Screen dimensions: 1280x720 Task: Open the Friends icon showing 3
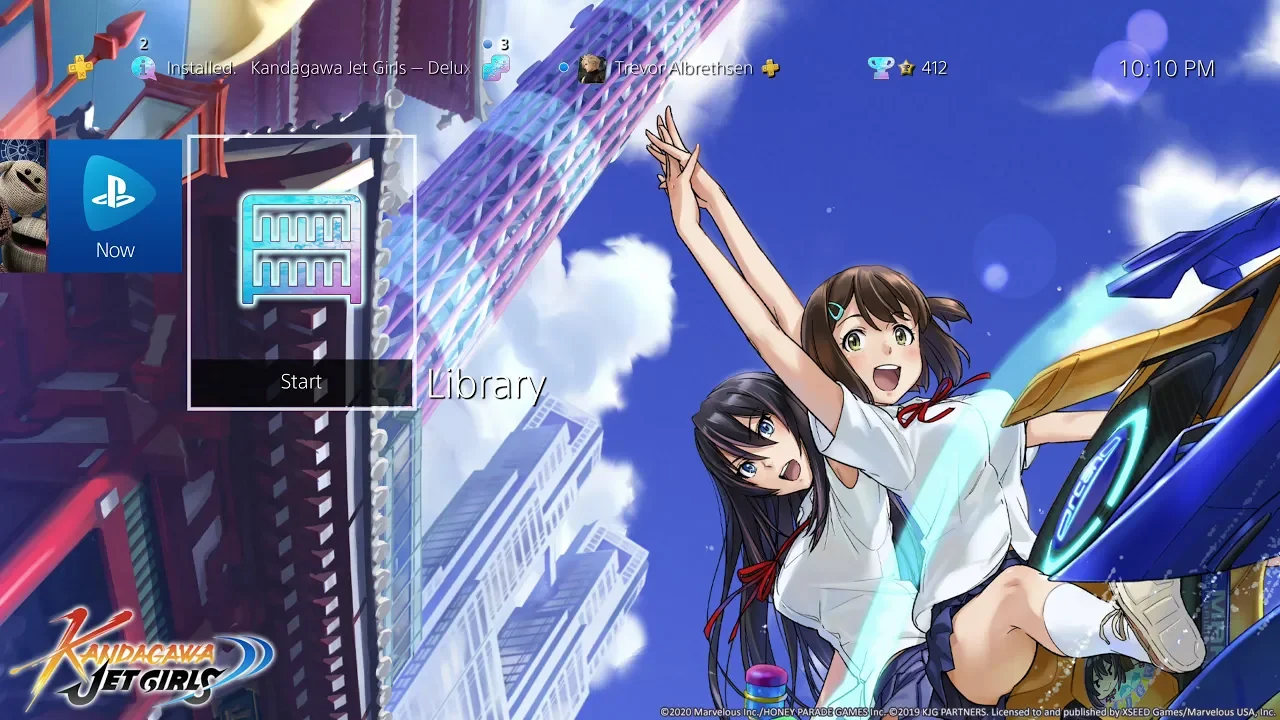click(x=495, y=67)
